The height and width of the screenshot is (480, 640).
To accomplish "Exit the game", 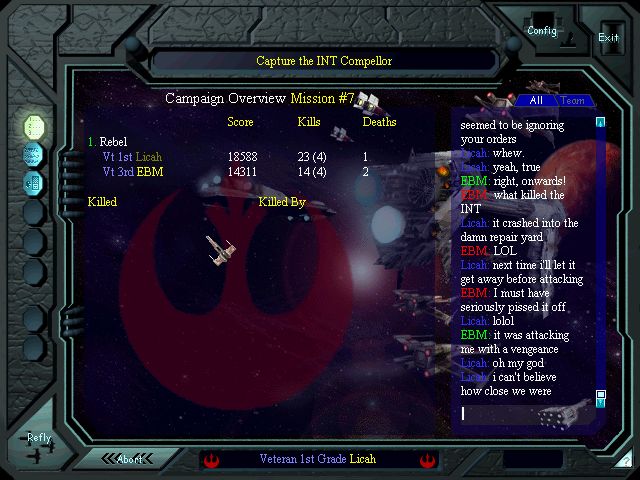I will (x=608, y=37).
